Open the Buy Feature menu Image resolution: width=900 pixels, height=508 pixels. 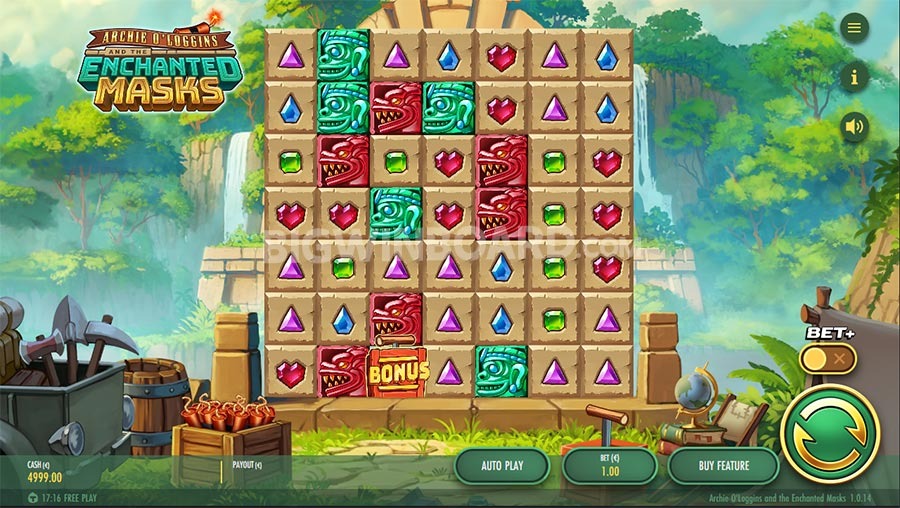pyautogui.click(x=723, y=466)
